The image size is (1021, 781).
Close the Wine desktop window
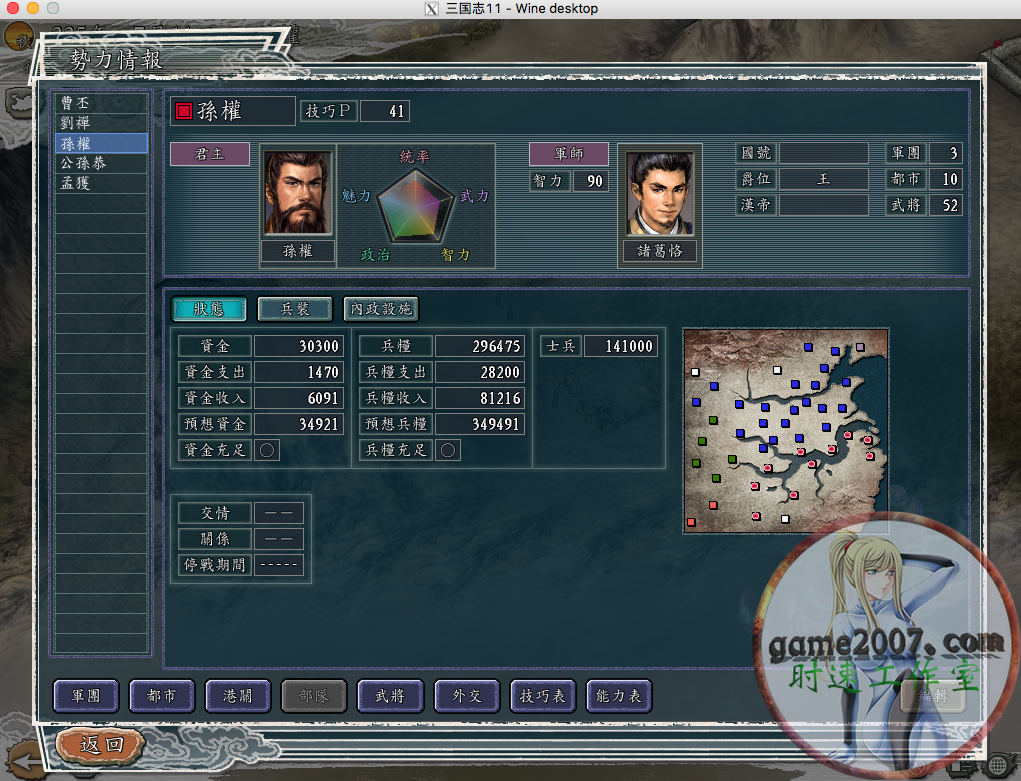[x=13, y=8]
